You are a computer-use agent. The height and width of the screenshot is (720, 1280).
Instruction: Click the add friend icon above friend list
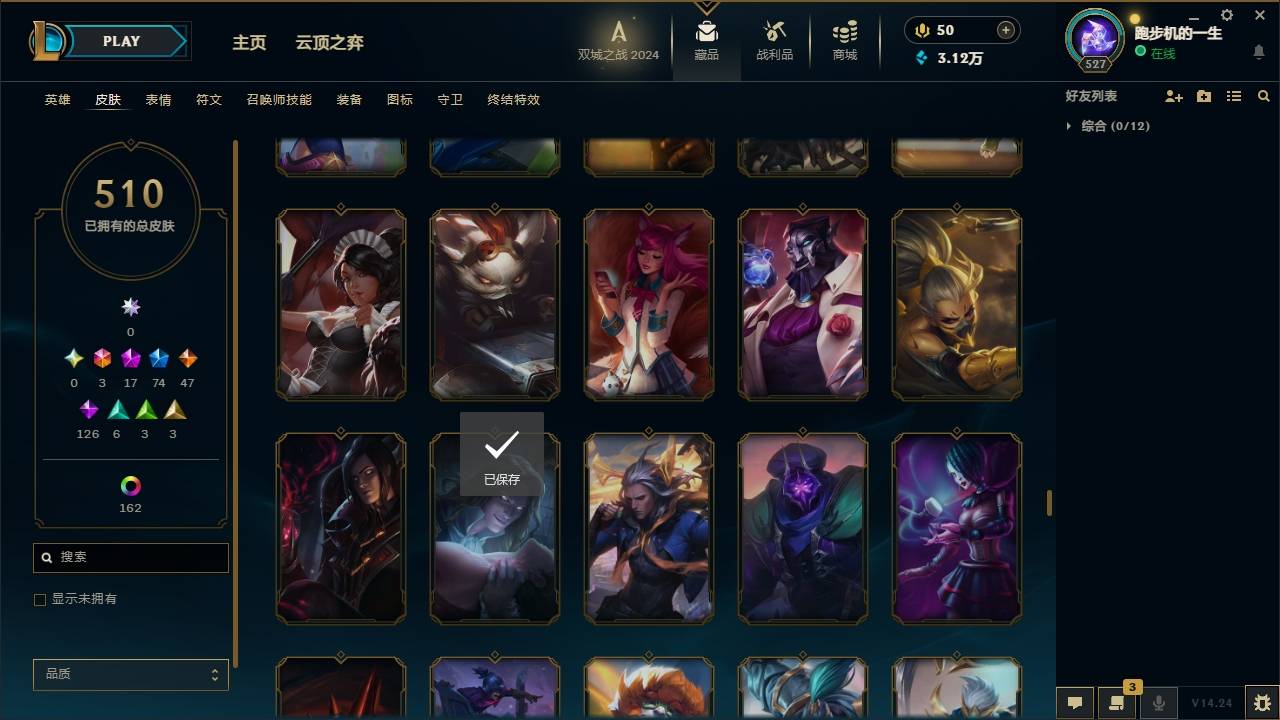(1174, 96)
